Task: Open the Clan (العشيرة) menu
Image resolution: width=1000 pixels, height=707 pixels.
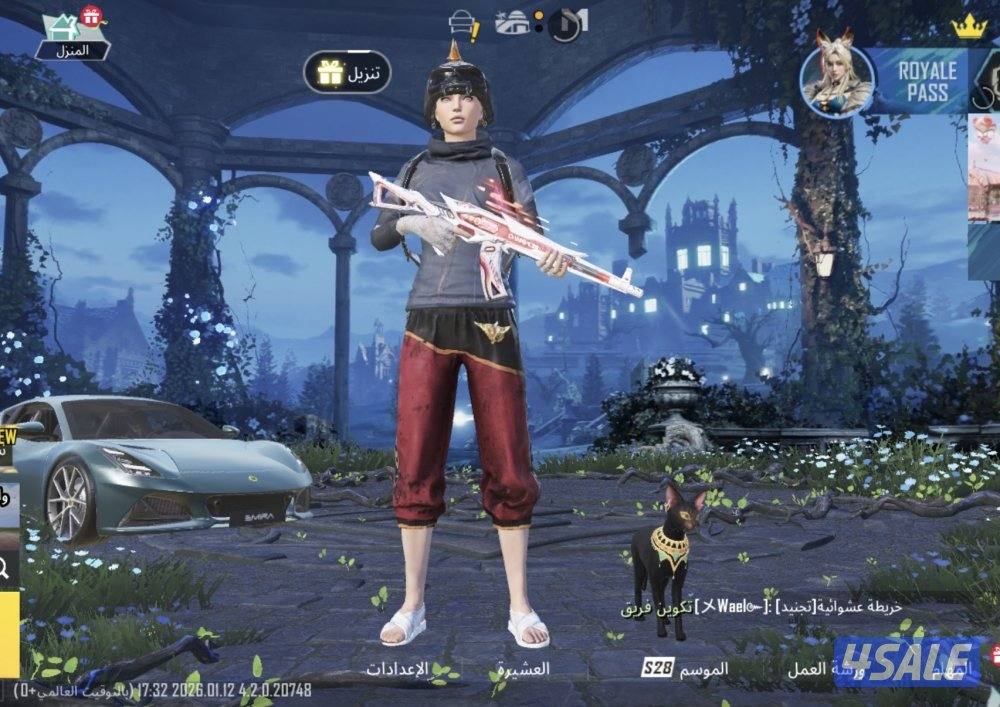Action: 522,668
